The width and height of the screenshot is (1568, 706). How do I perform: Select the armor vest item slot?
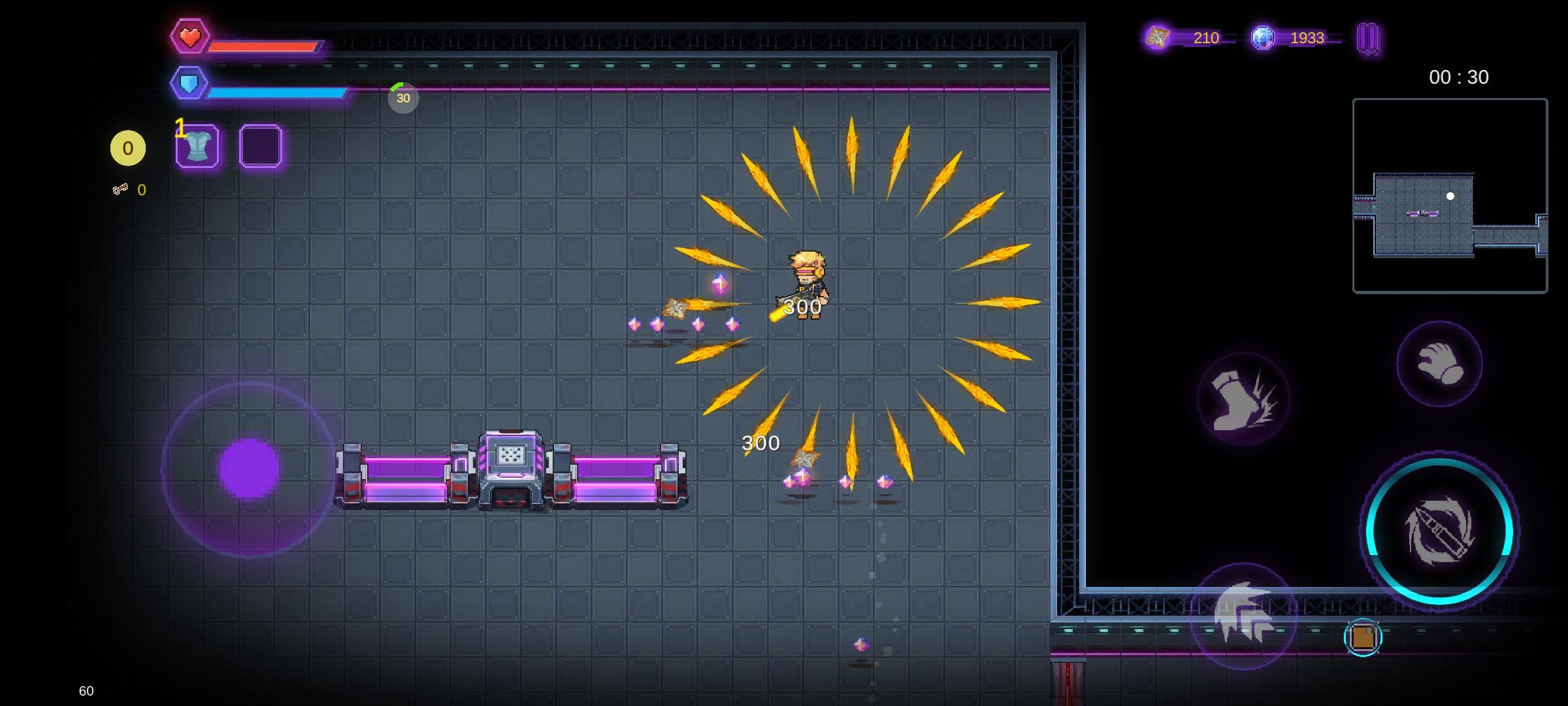[197, 146]
